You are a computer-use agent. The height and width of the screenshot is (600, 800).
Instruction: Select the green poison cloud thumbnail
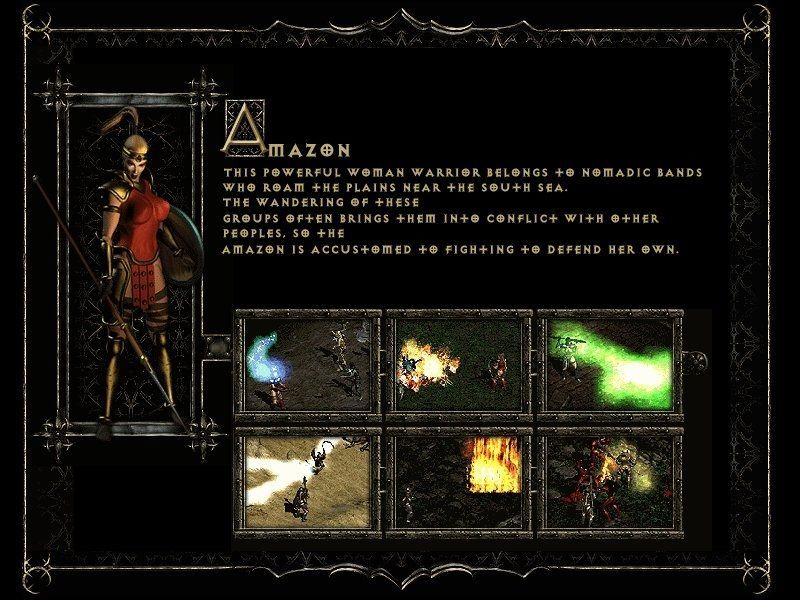pos(609,364)
